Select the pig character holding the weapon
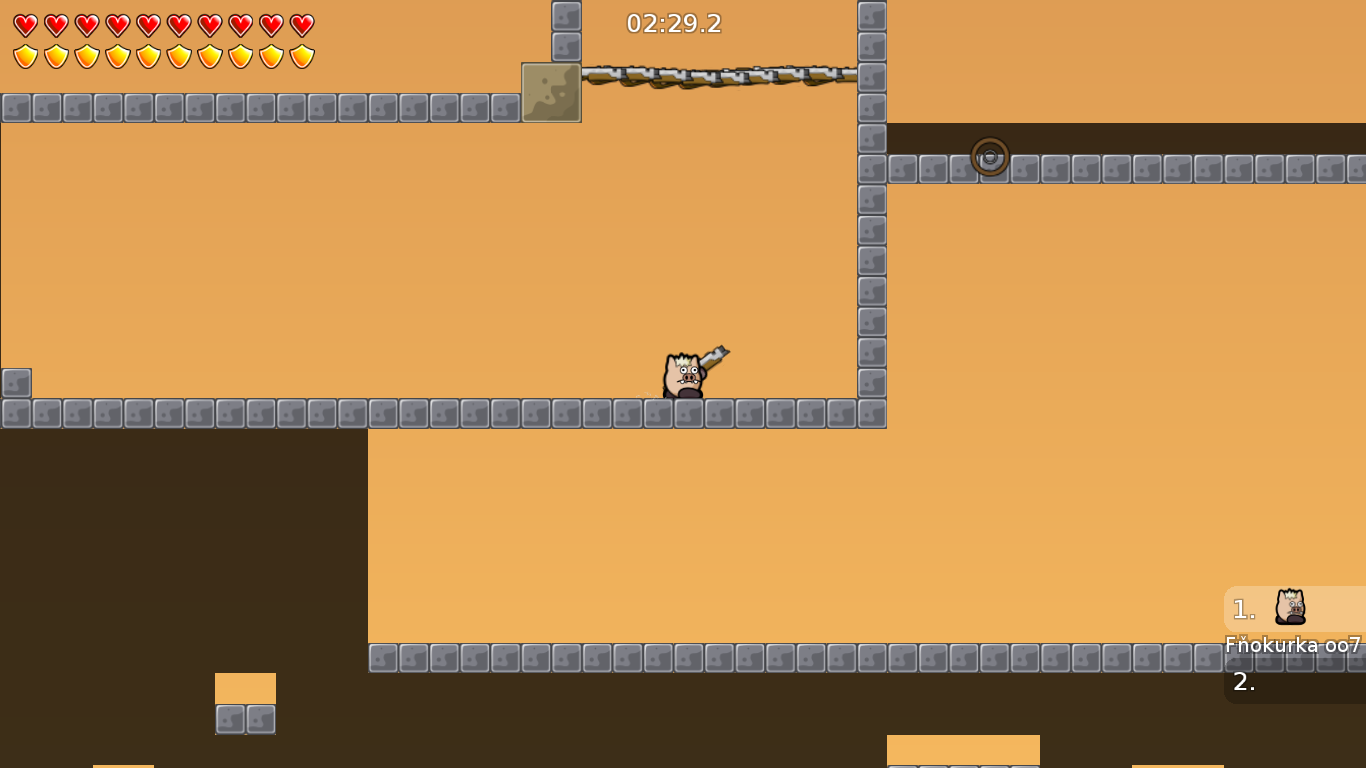 pos(683,375)
